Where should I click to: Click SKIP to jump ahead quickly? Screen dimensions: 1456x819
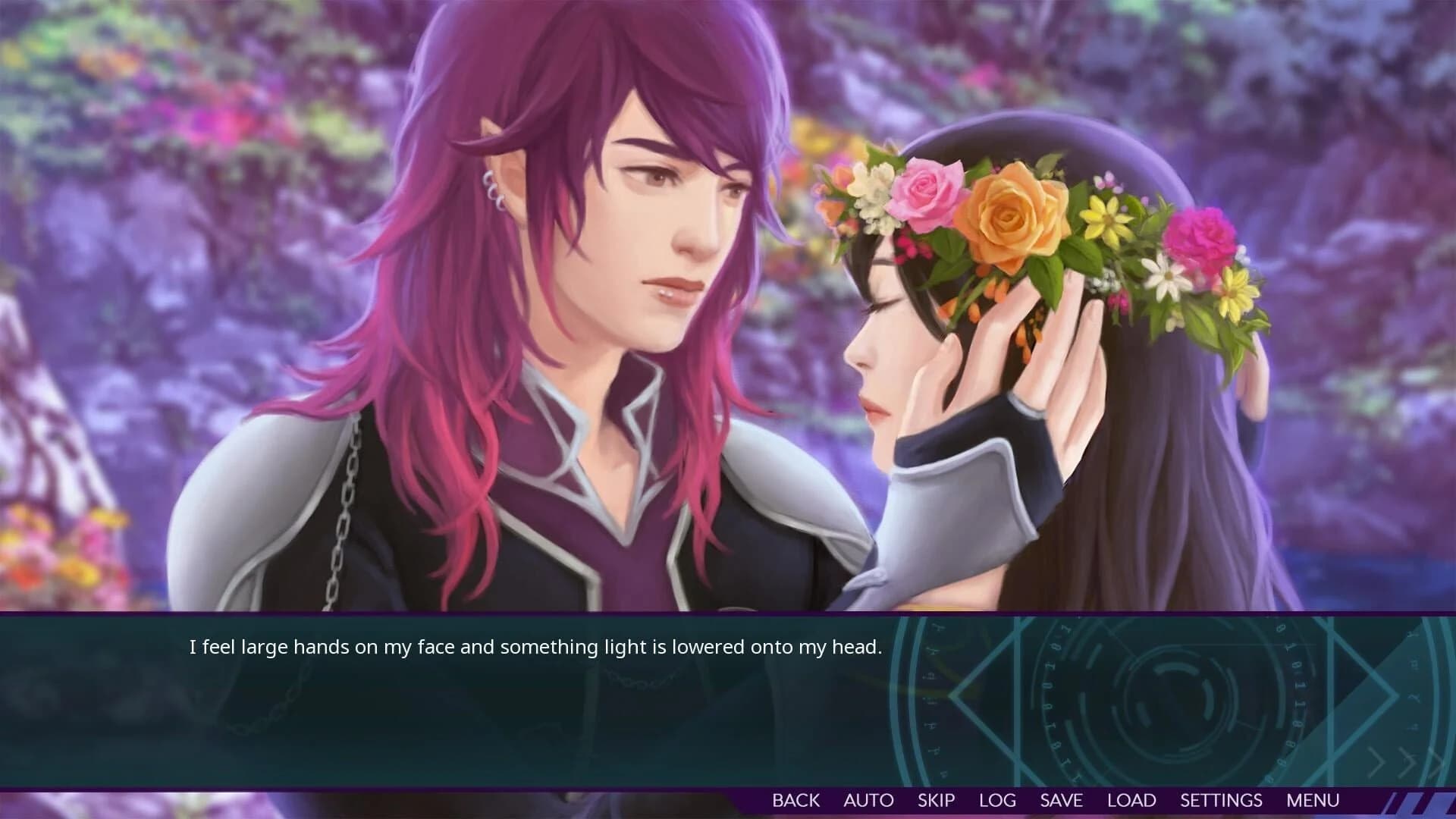point(937,800)
